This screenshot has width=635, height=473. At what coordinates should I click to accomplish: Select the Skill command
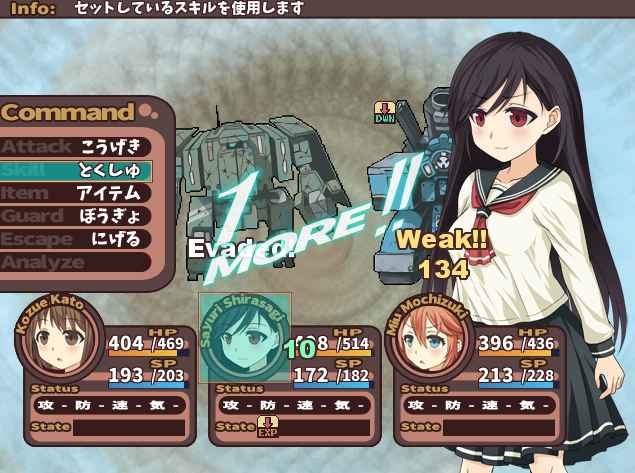[x=76, y=170]
